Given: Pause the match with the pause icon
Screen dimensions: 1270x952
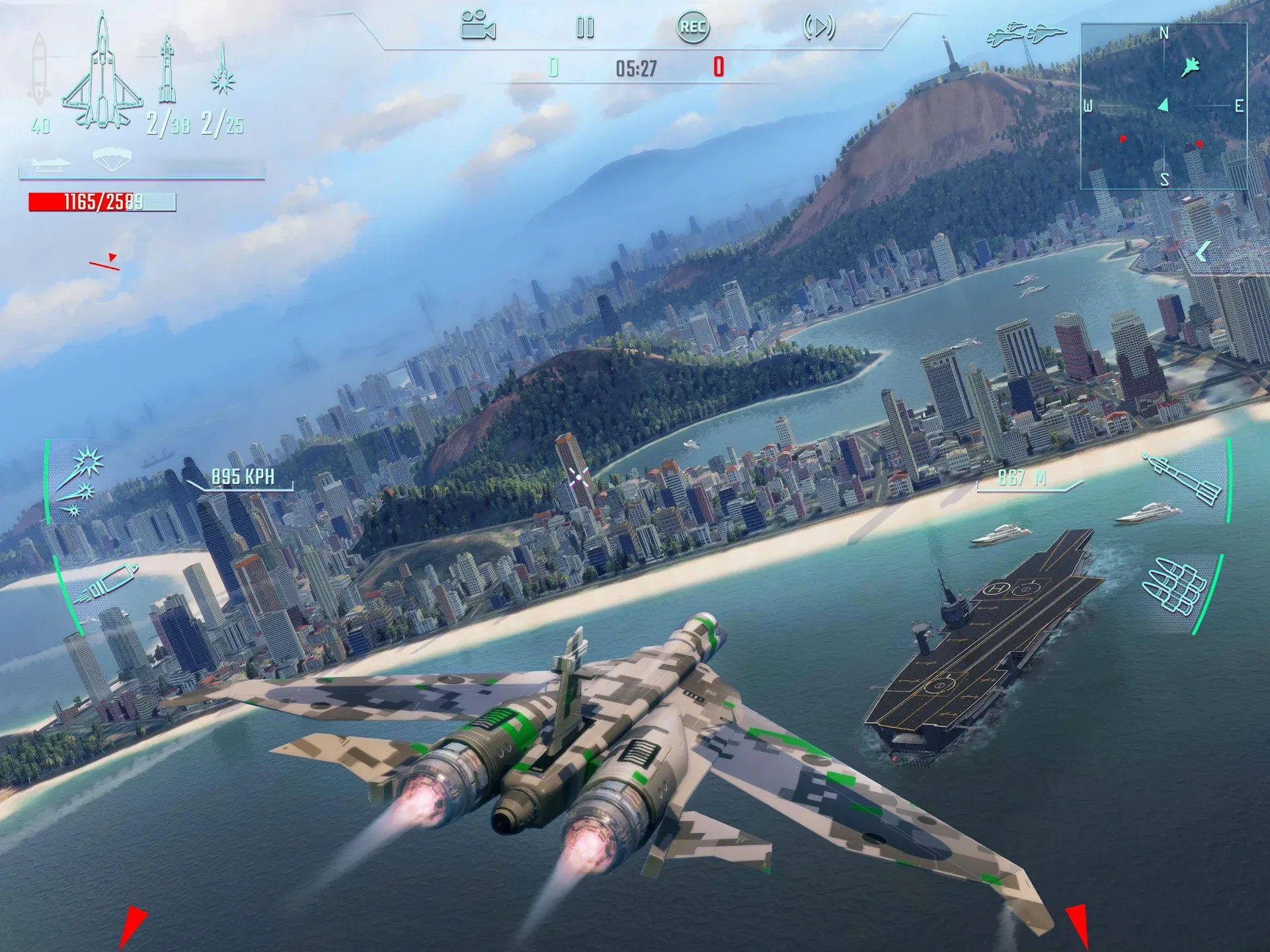Looking at the screenshot, I should click(x=584, y=28).
